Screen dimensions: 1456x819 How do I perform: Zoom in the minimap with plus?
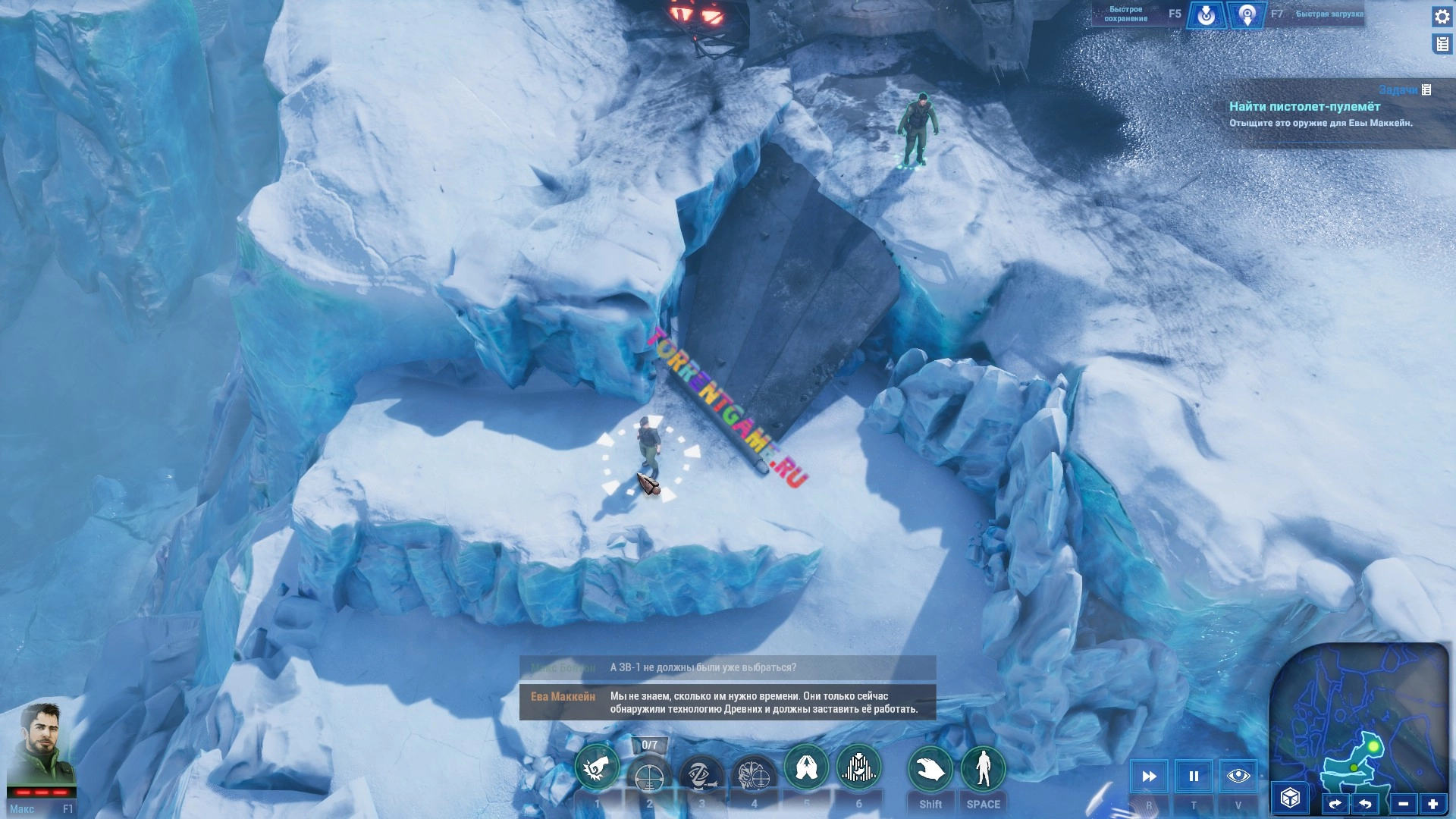(x=1432, y=804)
